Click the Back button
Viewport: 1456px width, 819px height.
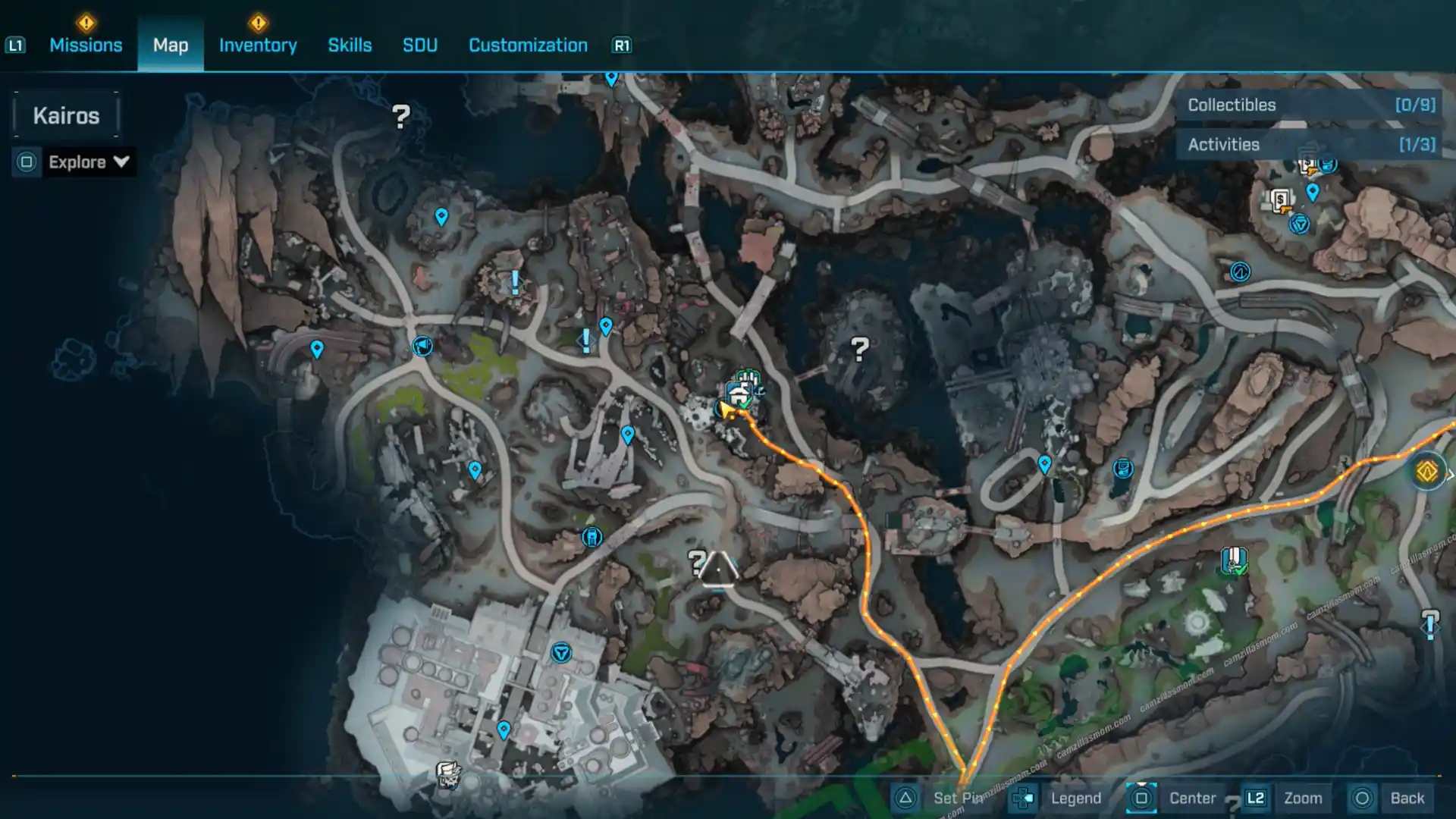coord(1407,798)
